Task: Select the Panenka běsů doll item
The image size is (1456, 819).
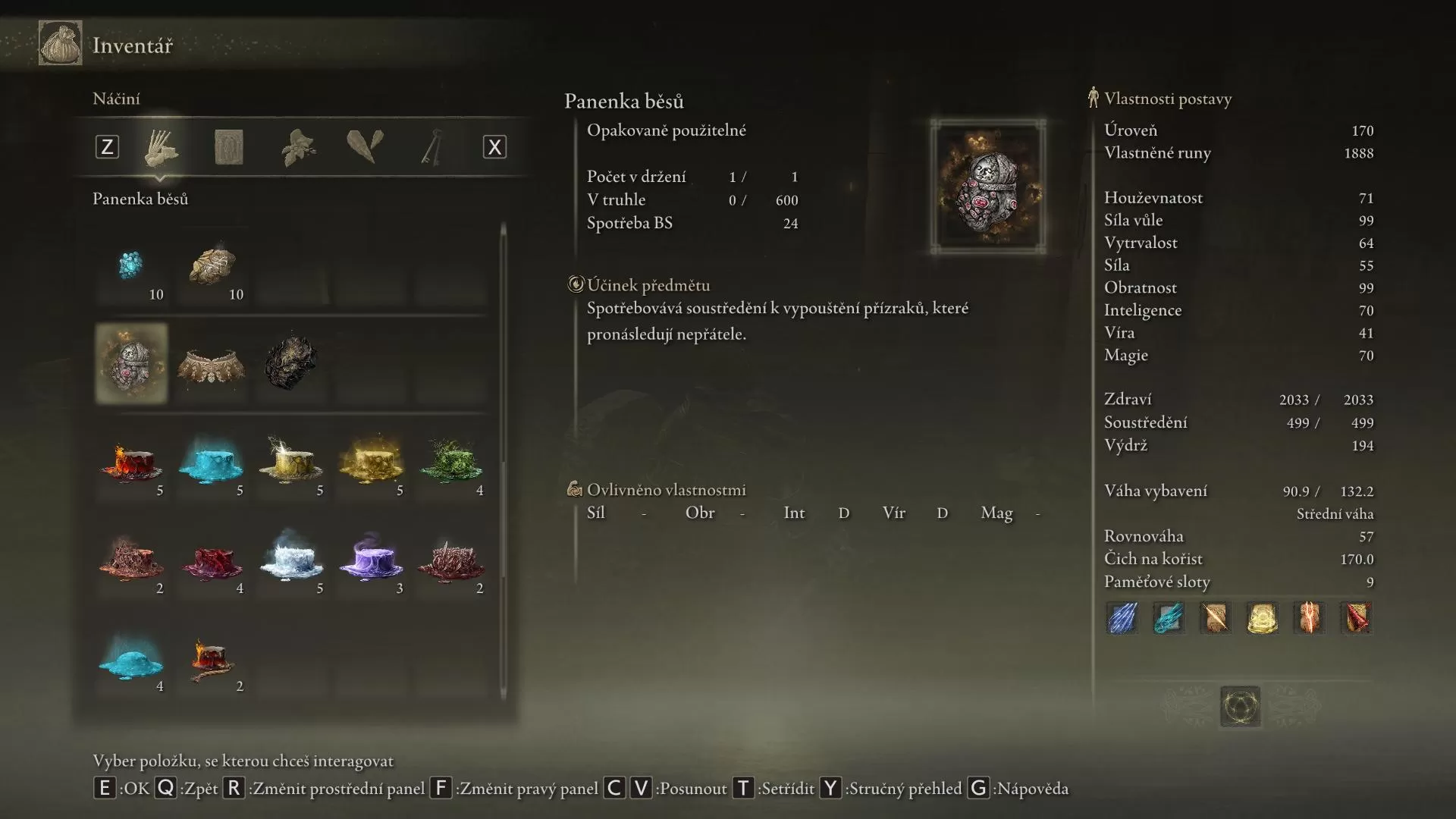Action: [x=131, y=363]
